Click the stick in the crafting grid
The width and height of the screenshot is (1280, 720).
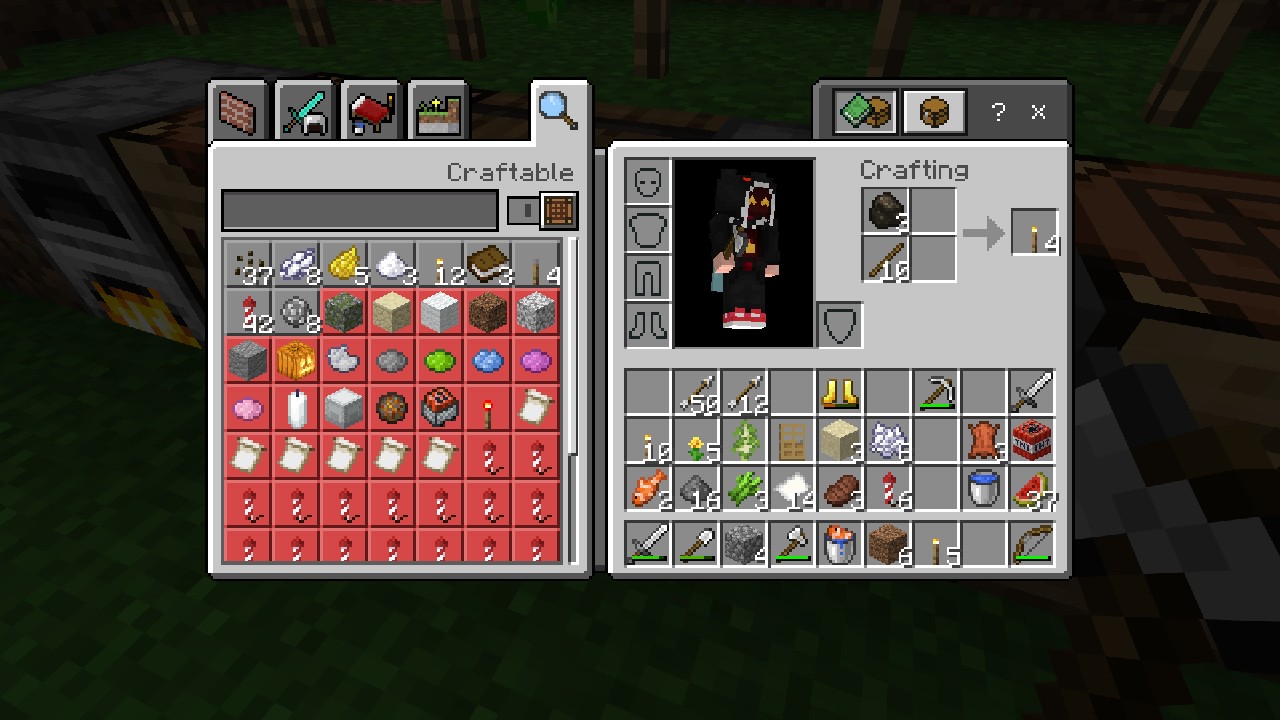pyautogui.click(x=884, y=260)
